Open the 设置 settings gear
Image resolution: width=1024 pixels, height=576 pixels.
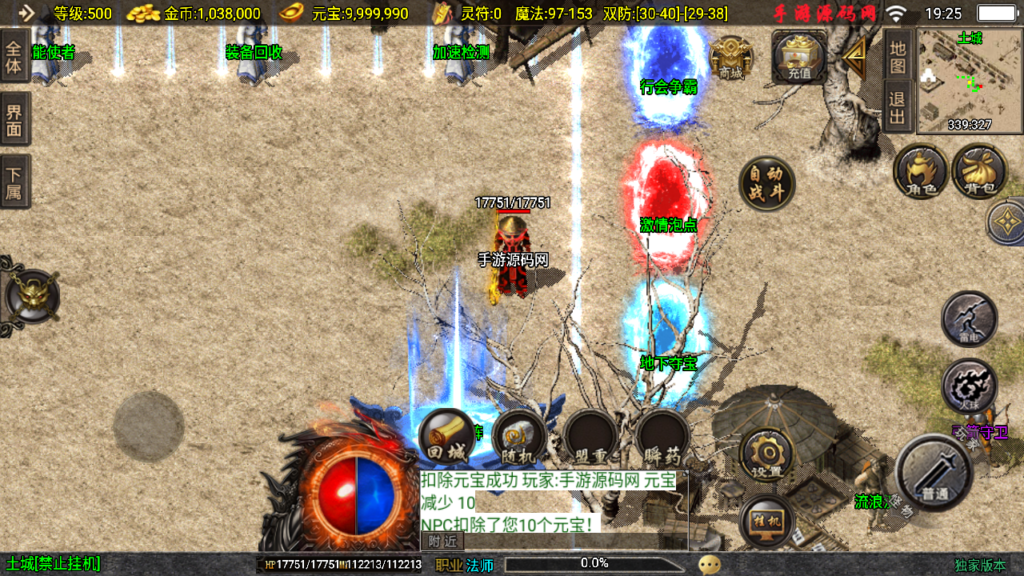coord(767,455)
